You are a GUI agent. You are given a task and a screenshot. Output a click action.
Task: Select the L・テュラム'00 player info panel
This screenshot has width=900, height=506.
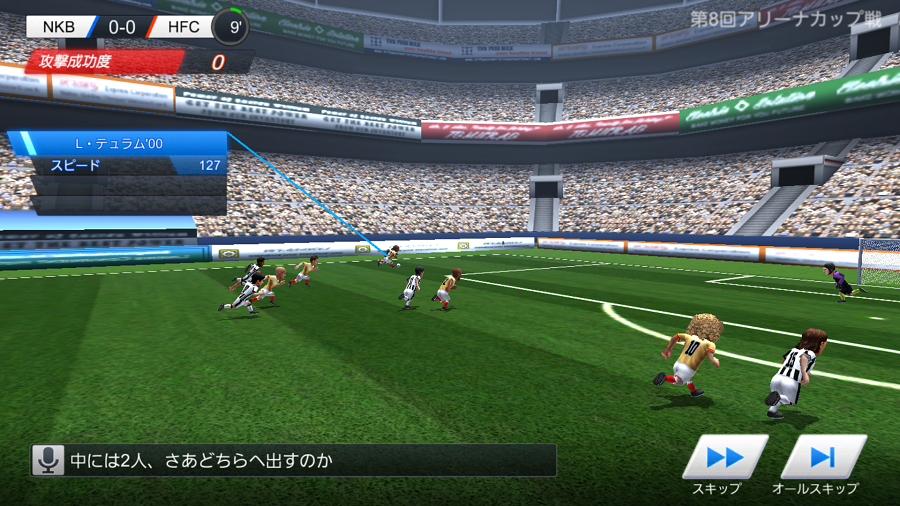coord(118,144)
